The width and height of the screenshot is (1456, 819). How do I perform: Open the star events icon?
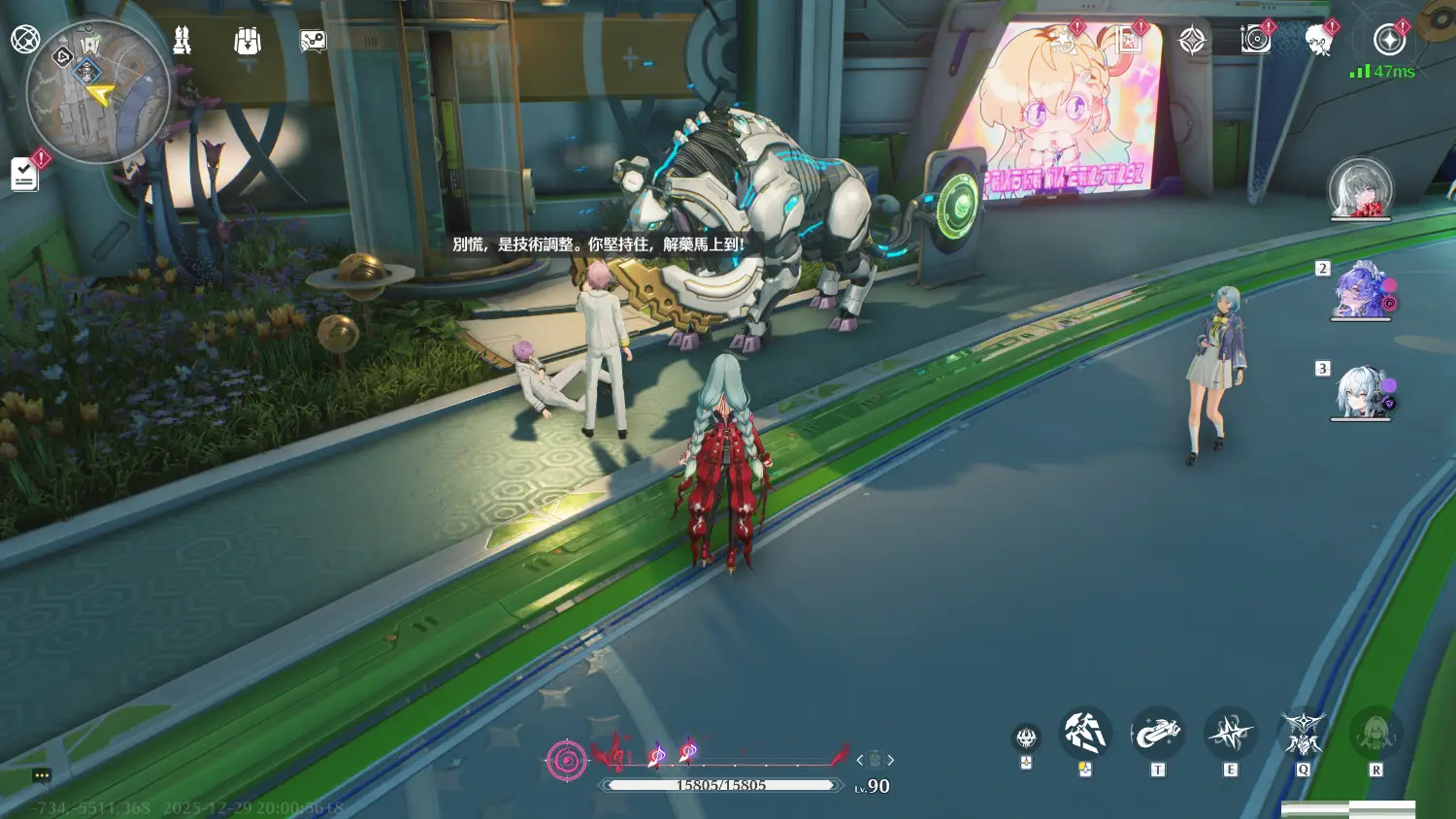click(x=1065, y=40)
